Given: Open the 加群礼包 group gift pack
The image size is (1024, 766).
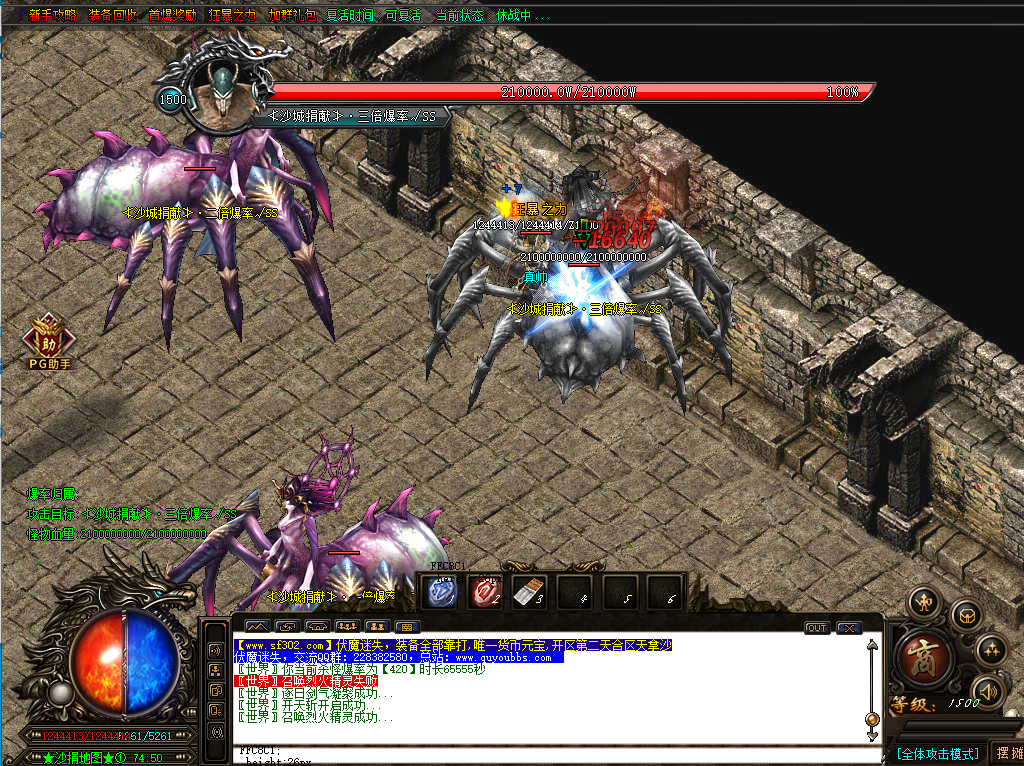Looking at the screenshot, I should point(292,16).
